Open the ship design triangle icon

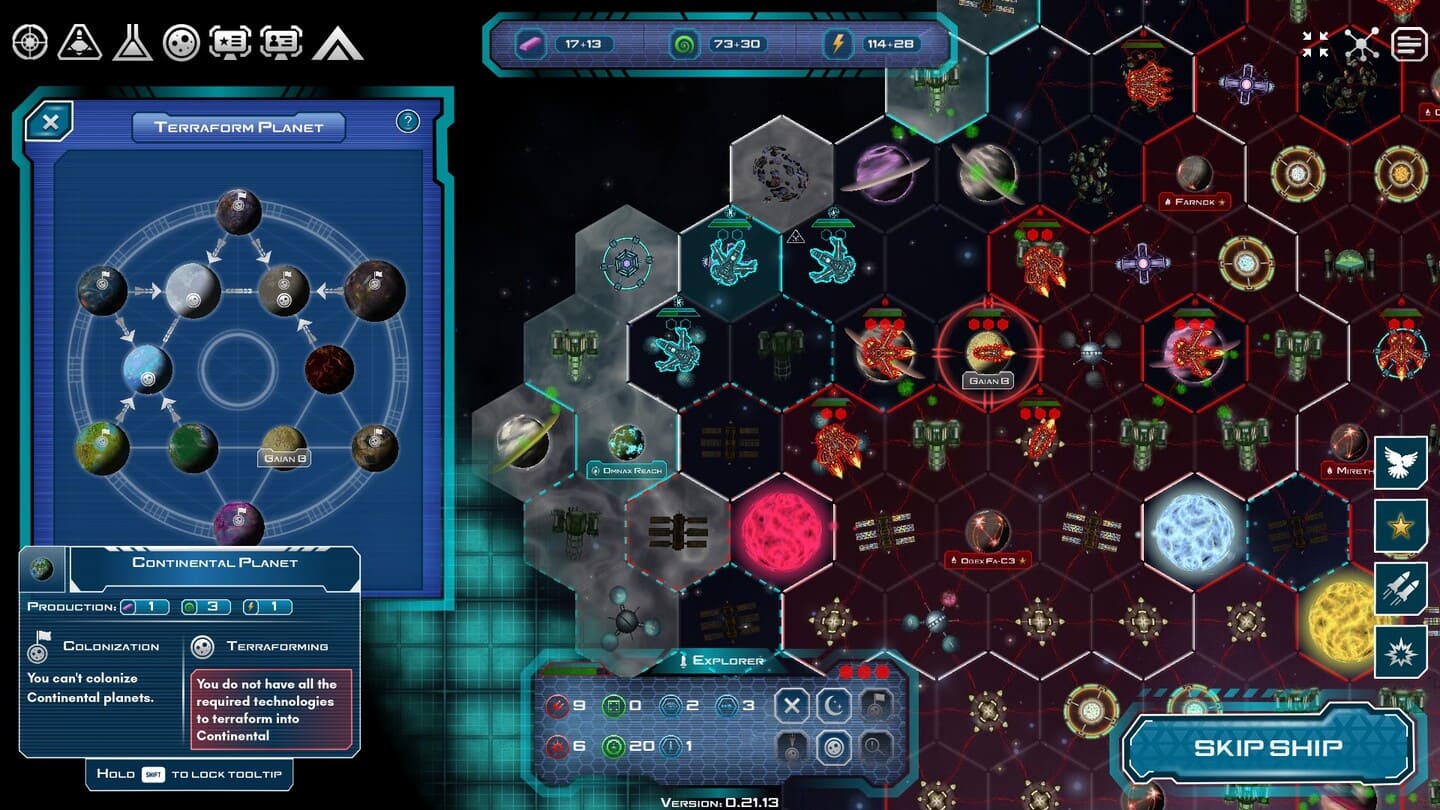[80, 42]
